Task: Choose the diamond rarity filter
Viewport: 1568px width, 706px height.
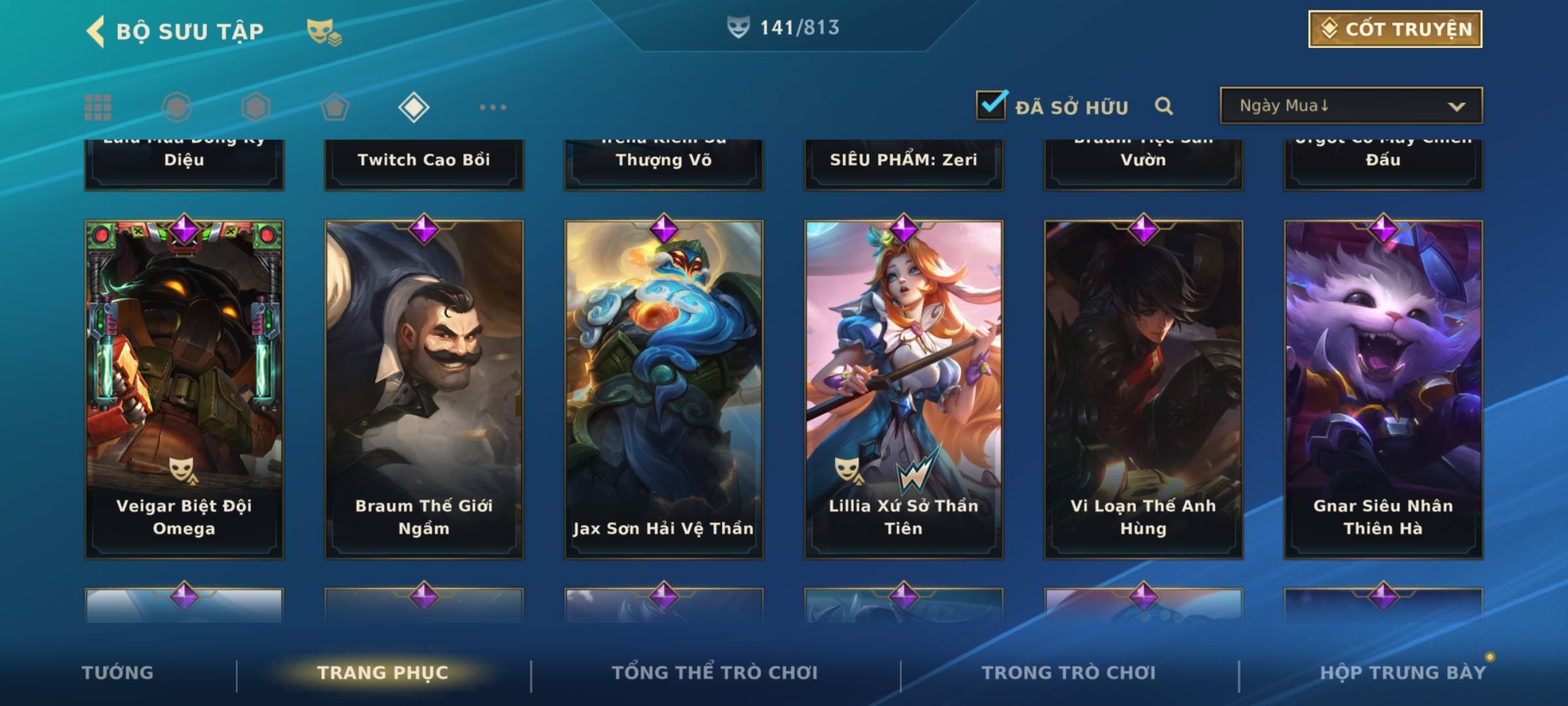Action: 414,107
